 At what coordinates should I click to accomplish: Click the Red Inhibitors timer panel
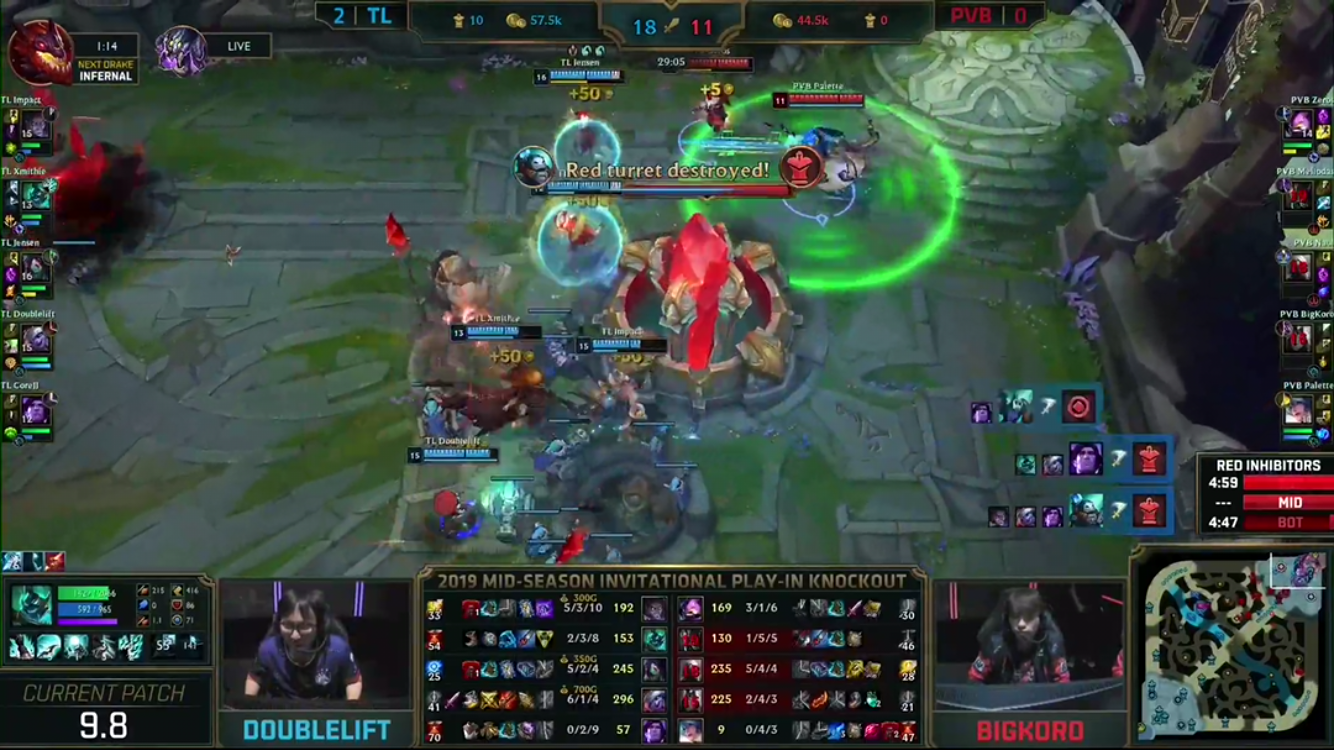click(x=1265, y=494)
